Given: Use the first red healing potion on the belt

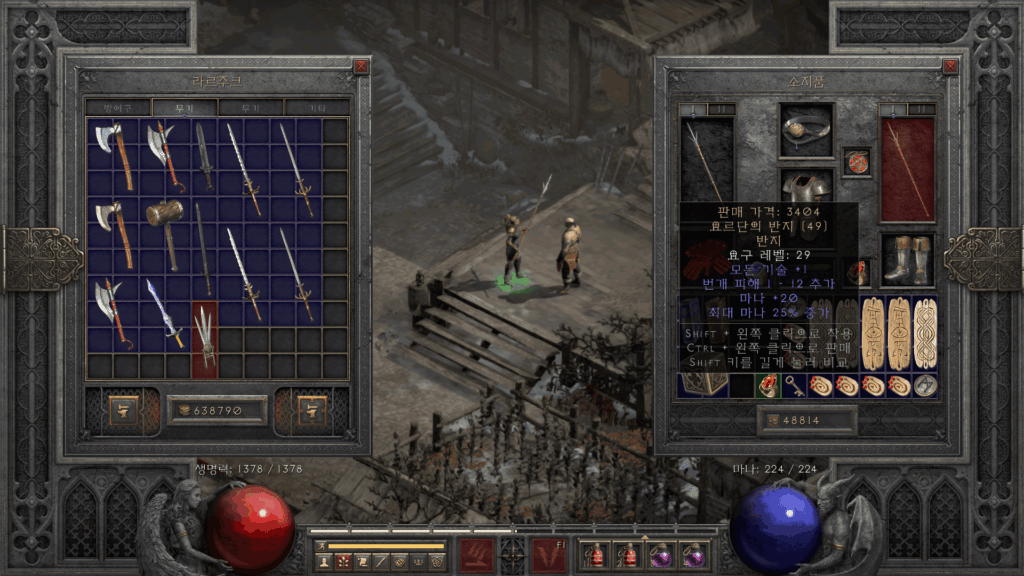Looking at the screenshot, I should click(599, 554).
